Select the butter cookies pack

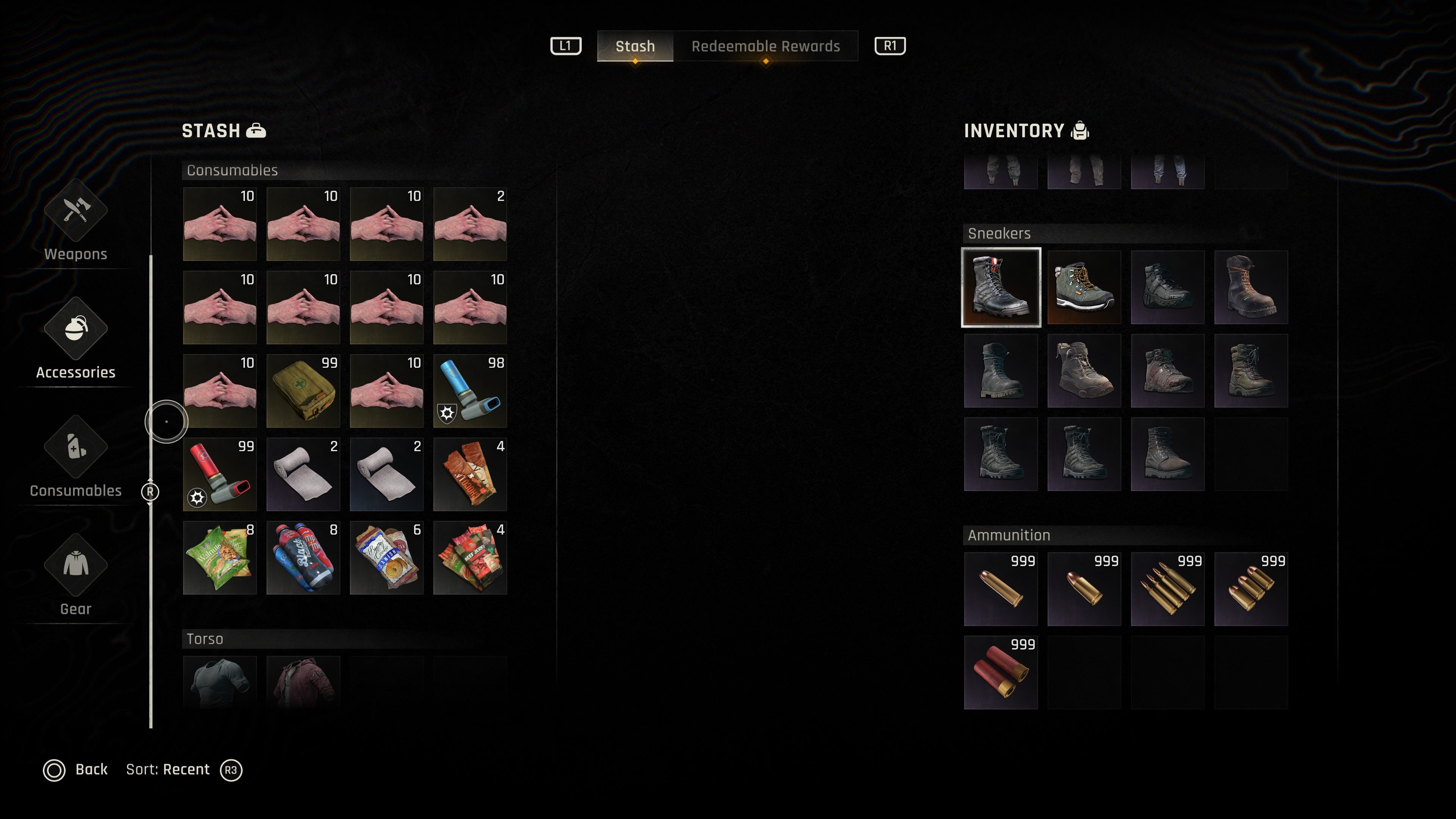[x=387, y=558]
